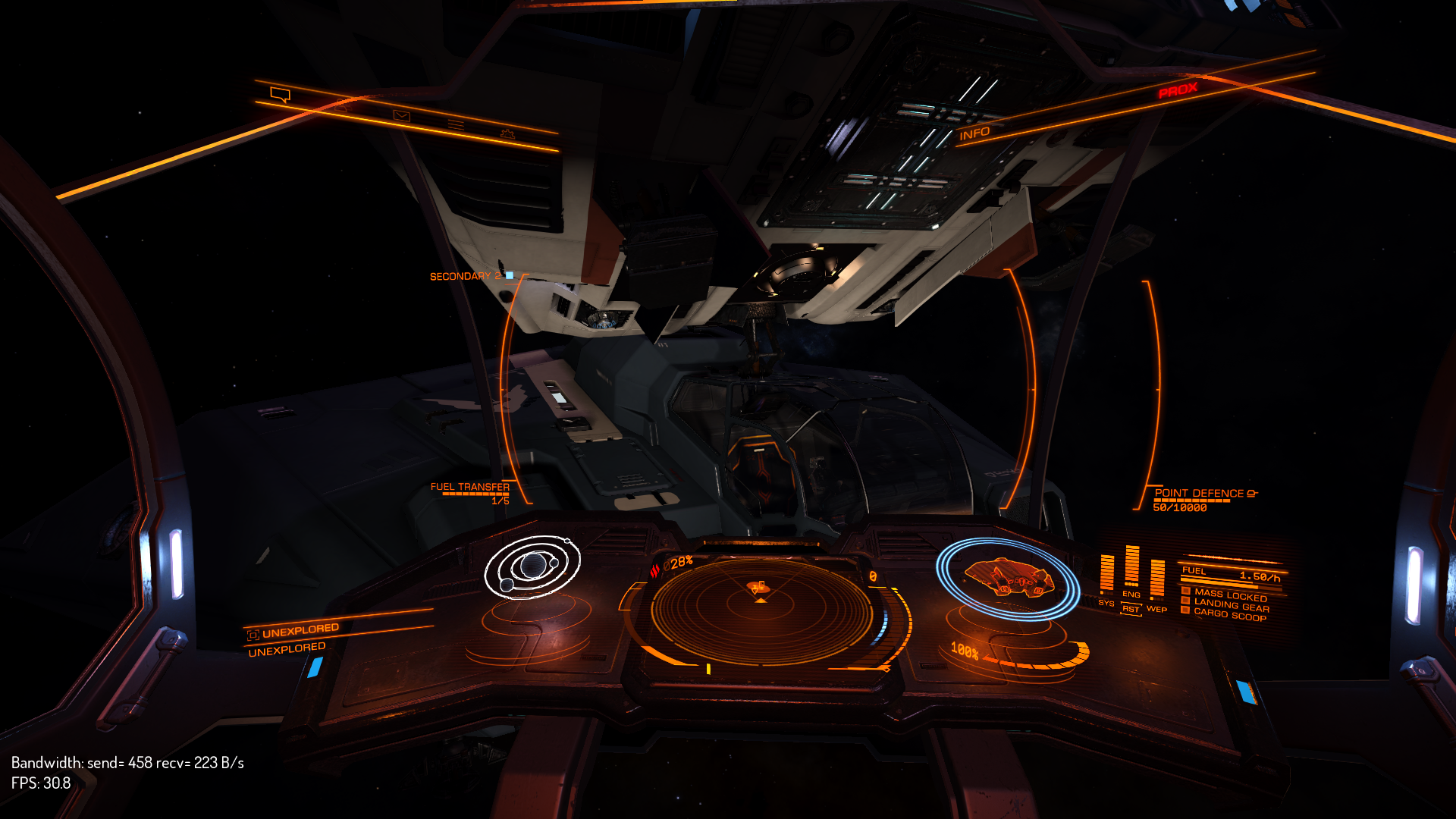
Task: Open the envelope inbox tab
Action: (401, 115)
